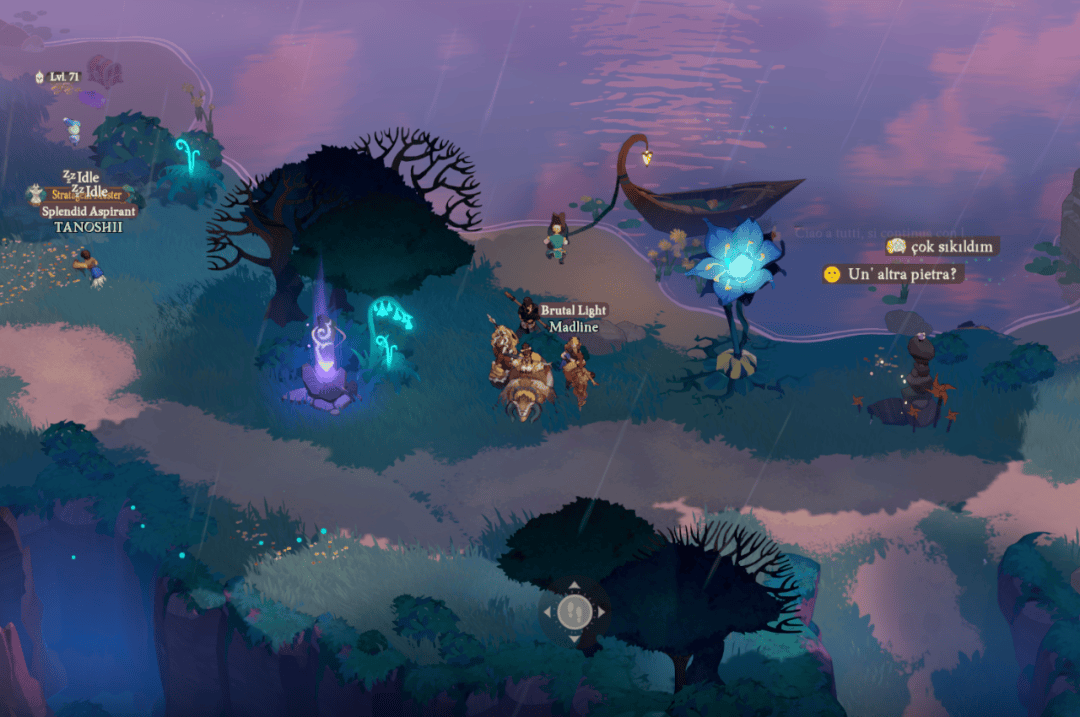Open the "çok sıkıldım" chat message
The height and width of the screenshot is (717, 1080).
click(942, 246)
